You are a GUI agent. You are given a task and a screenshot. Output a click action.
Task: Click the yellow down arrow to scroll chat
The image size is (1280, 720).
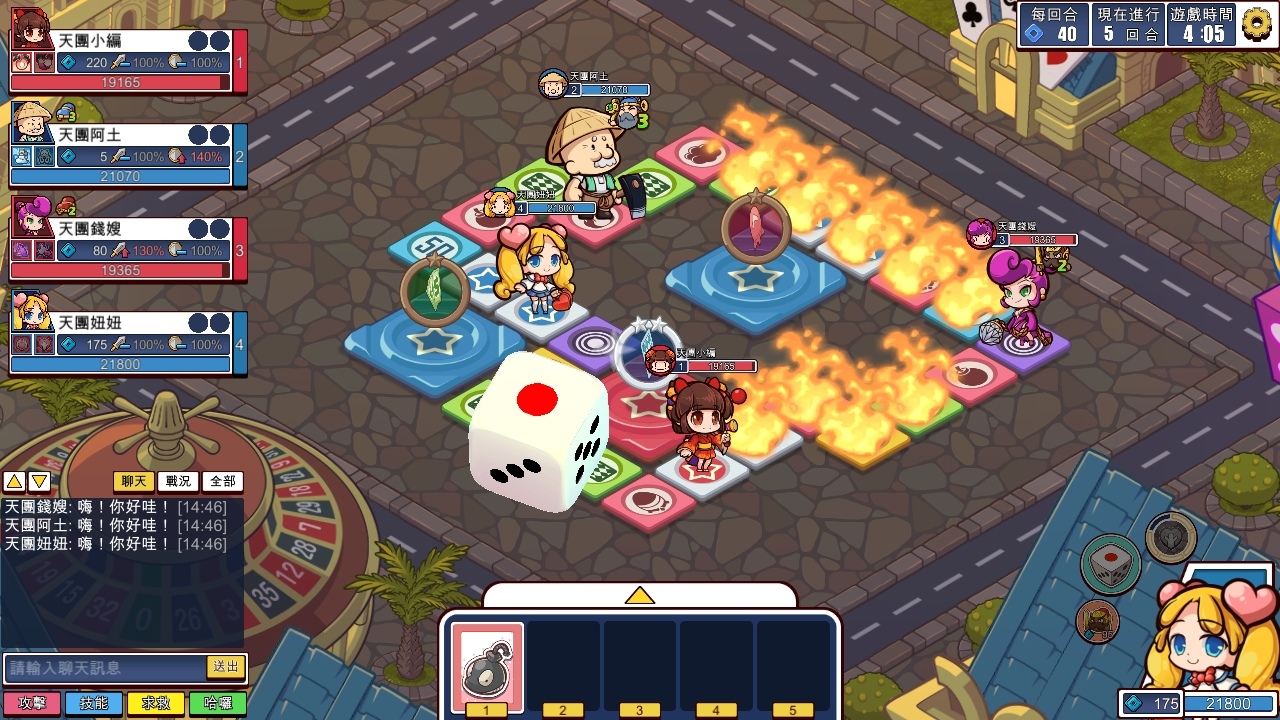(37, 481)
